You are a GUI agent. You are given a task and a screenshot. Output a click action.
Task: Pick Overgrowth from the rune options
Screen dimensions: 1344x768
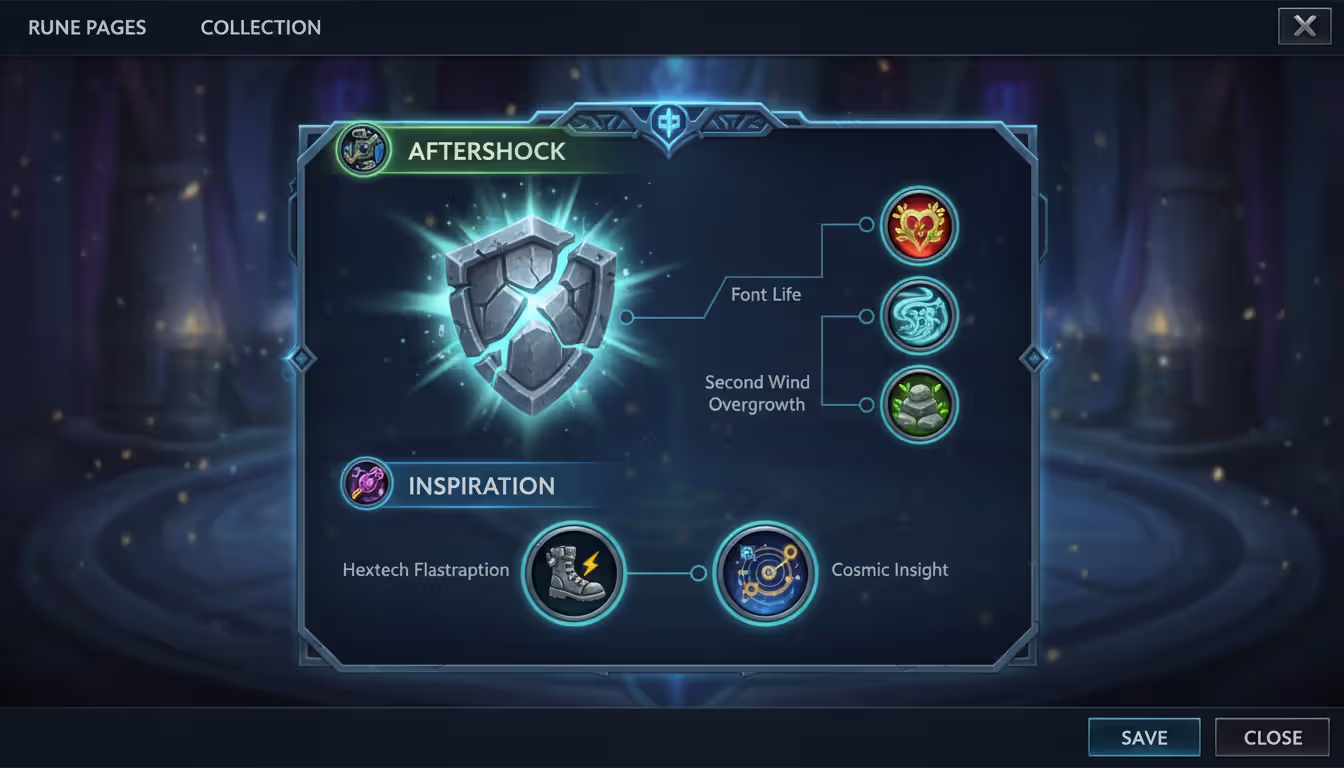[919, 404]
